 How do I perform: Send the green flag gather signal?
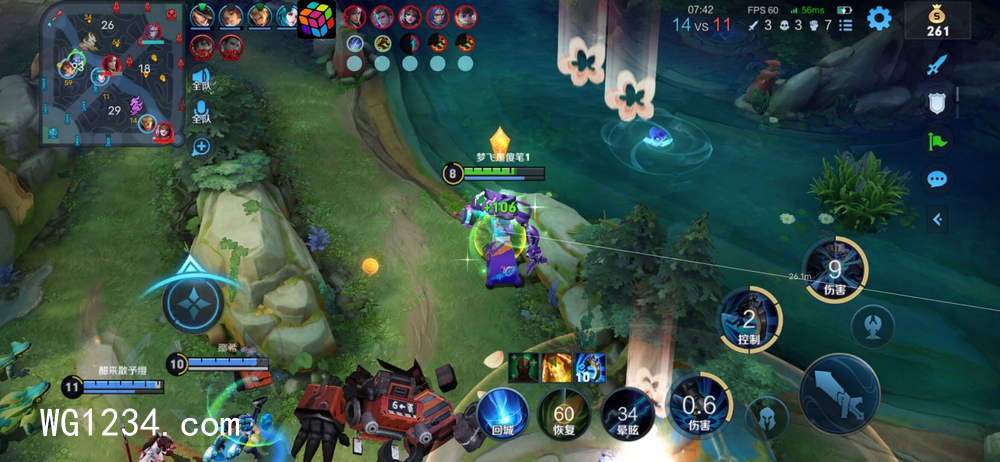pyautogui.click(x=936, y=141)
